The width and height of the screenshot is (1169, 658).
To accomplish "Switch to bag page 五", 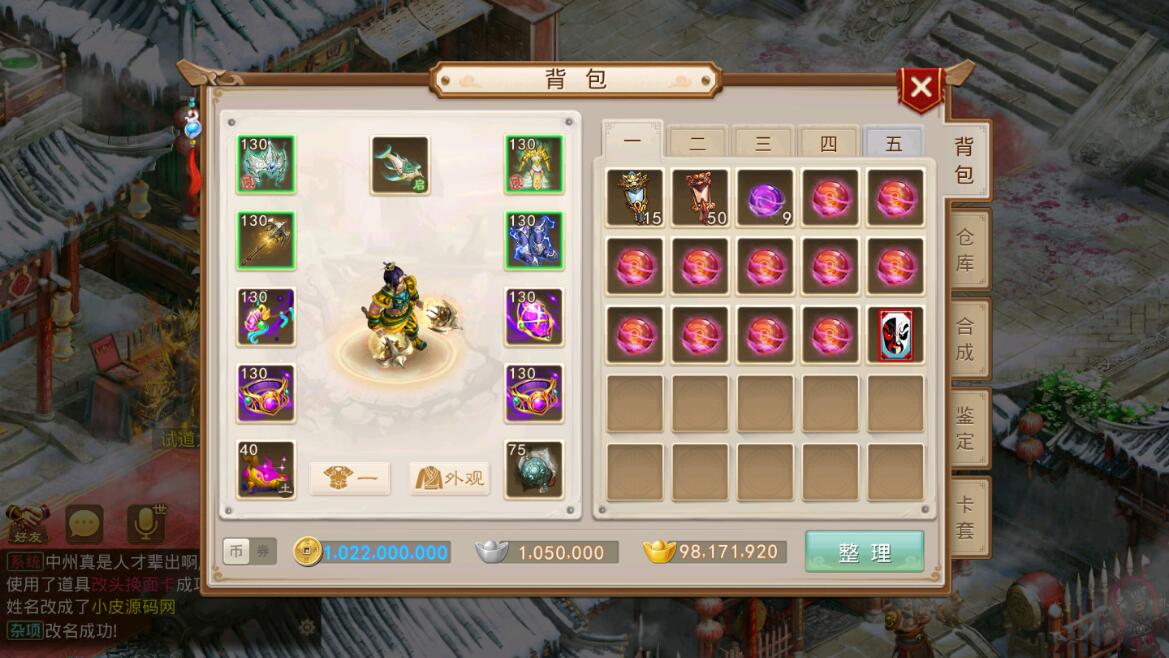I will (x=893, y=144).
